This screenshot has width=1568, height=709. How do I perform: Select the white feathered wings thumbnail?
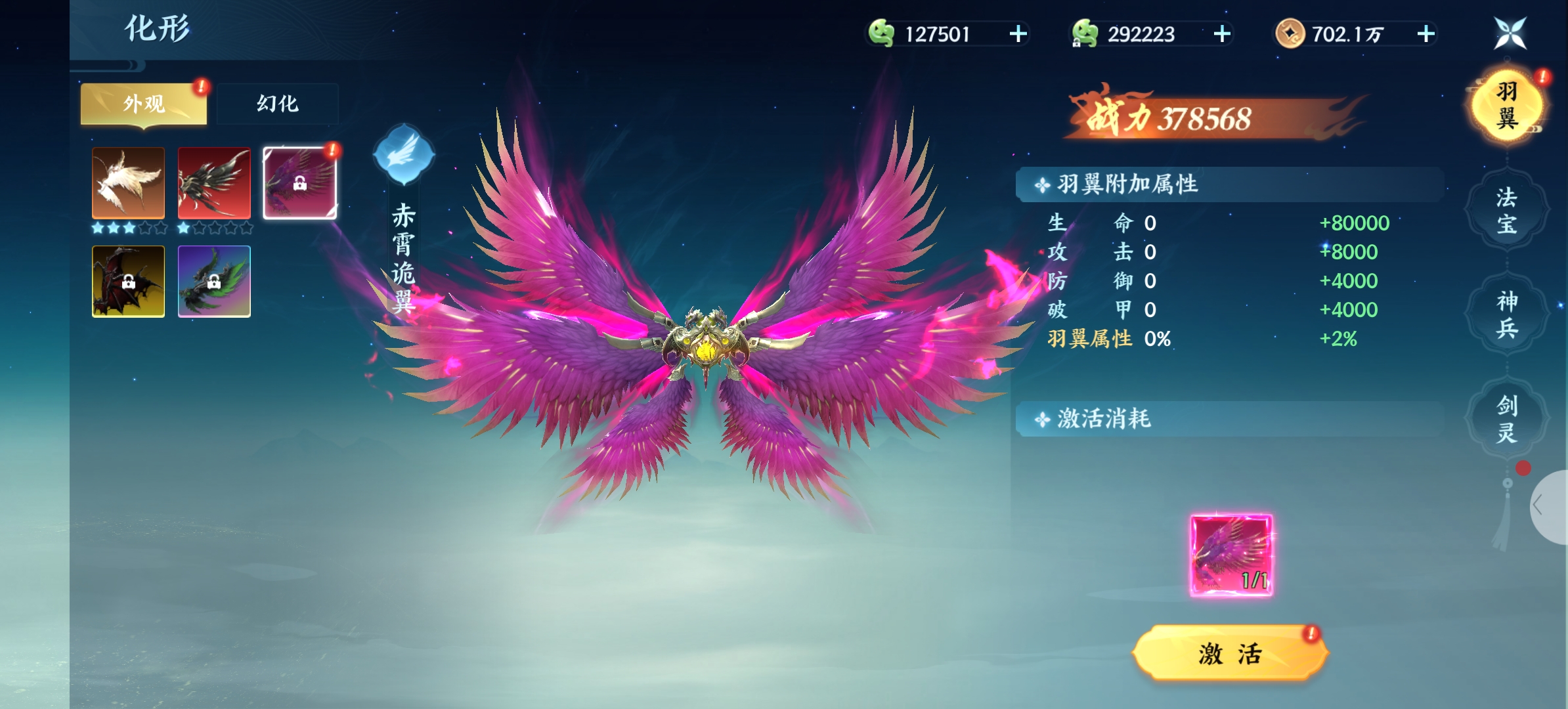tap(128, 183)
